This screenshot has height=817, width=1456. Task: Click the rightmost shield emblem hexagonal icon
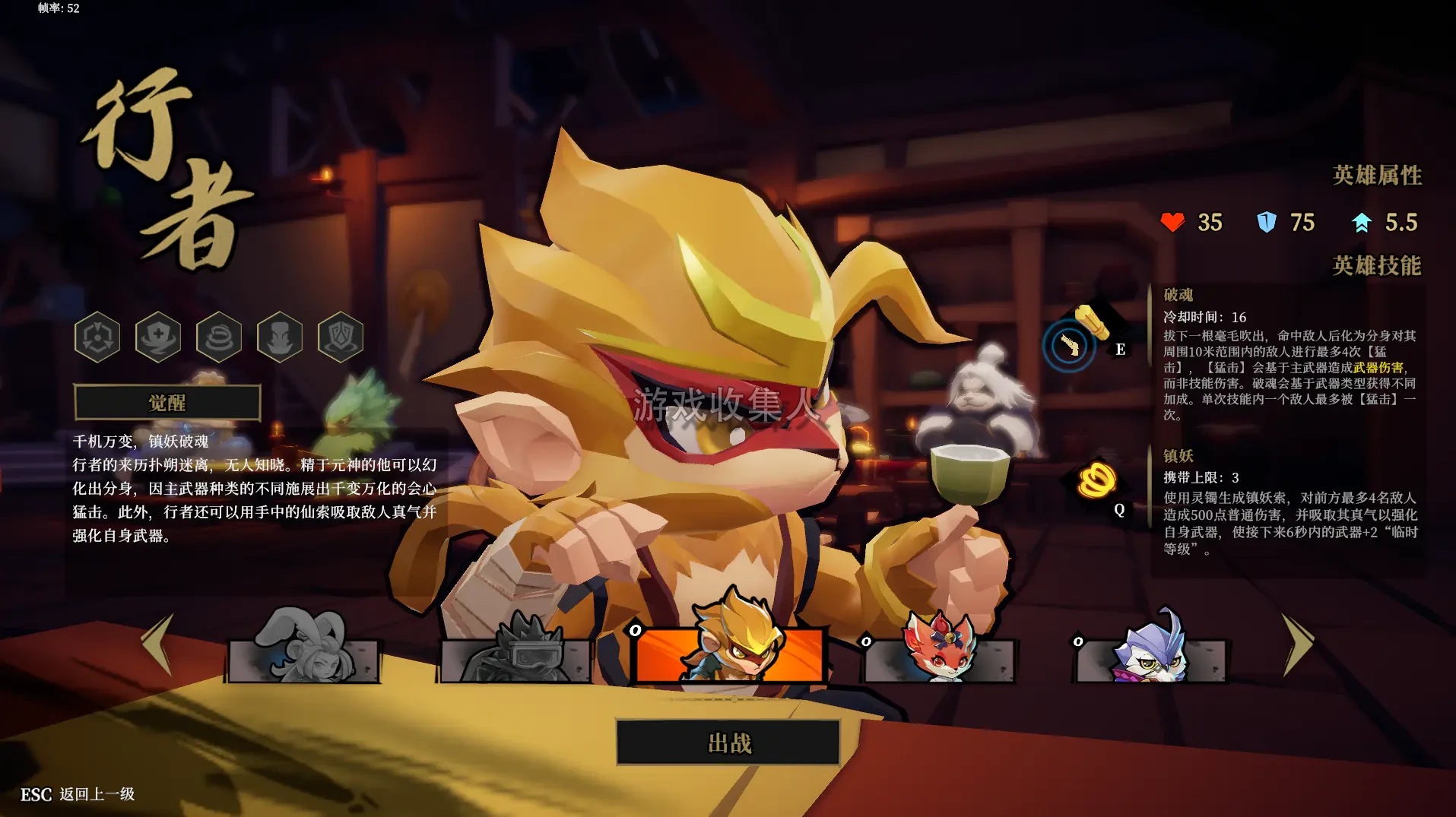point(340,337)
